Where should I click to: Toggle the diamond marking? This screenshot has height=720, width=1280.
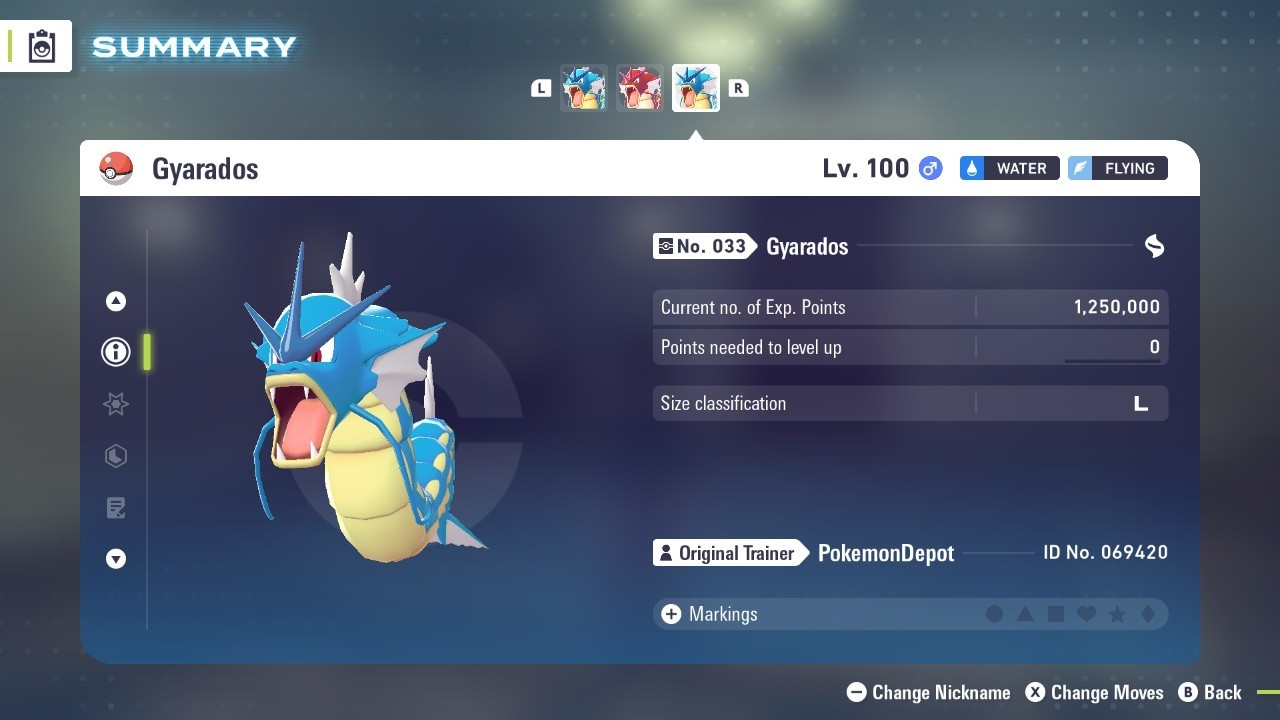pos(1148,614)
